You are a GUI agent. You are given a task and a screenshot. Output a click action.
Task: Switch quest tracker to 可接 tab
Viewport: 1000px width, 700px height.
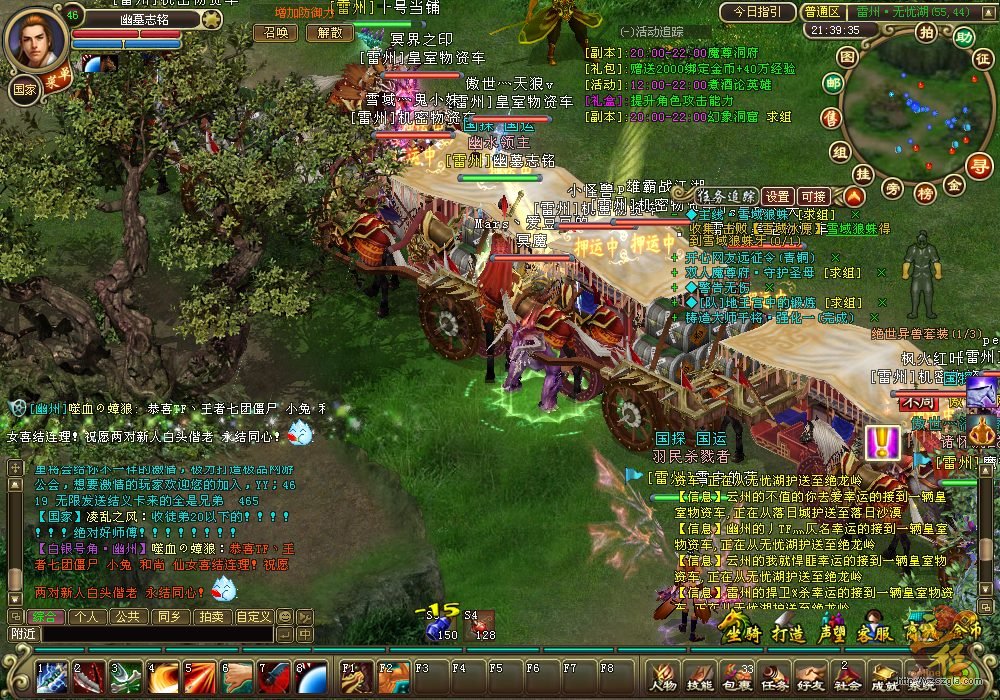[813, 196]
